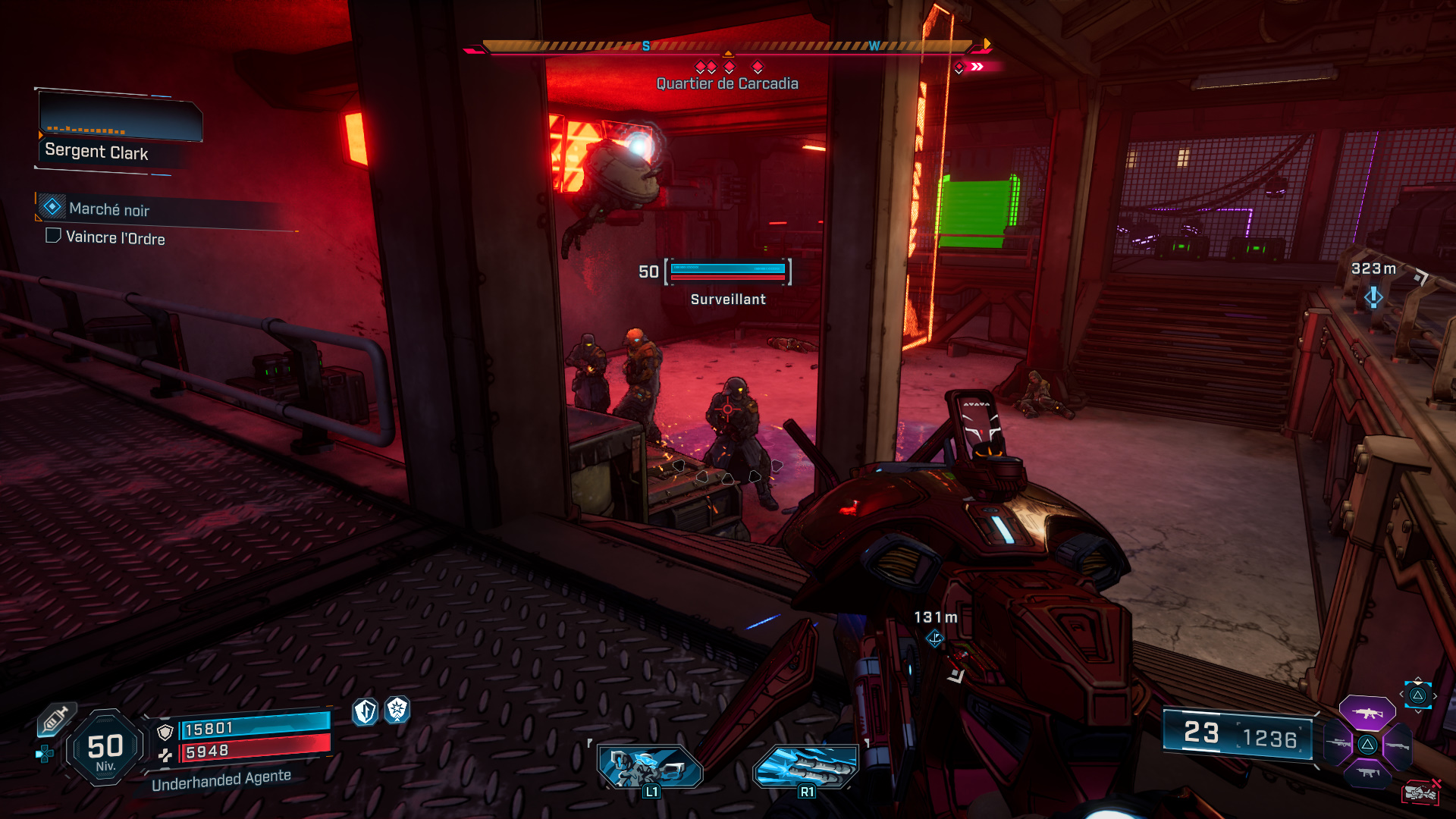Click the left arrow beside the weapon card
Screen dimensions: 1456x819
tap(1402, 693)
